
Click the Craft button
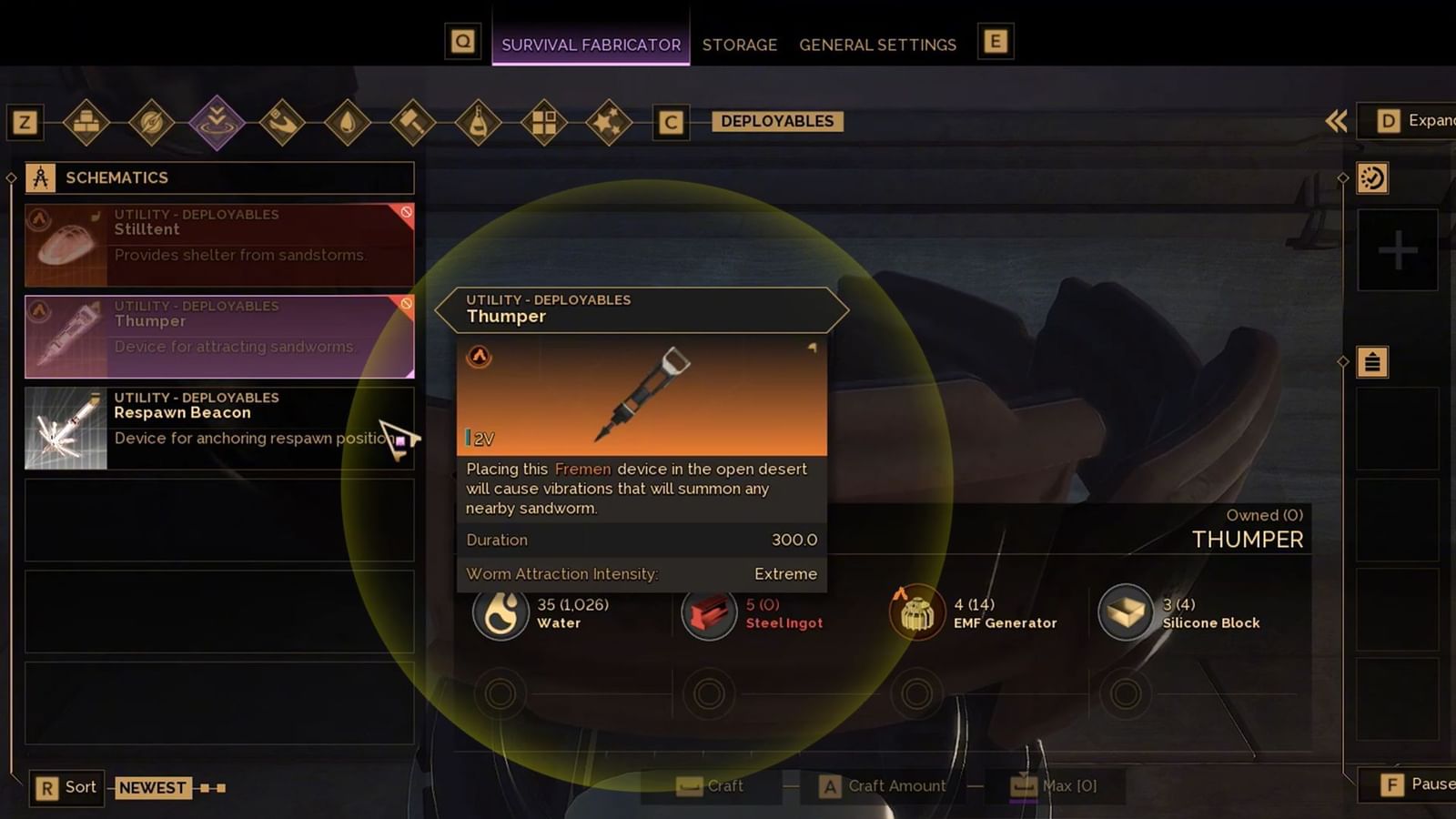(711, 785)
